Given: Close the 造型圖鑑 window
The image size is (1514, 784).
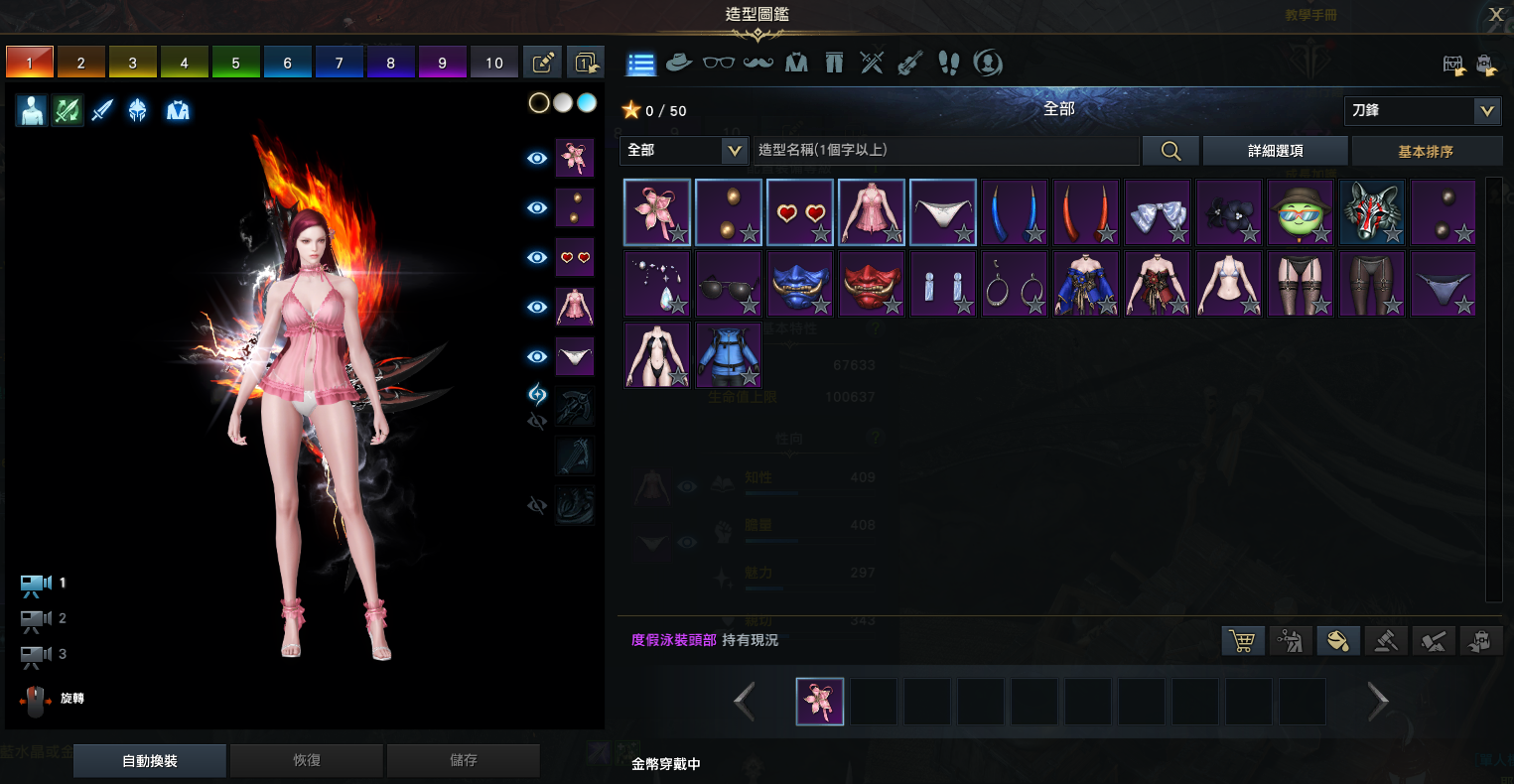Looking at the screenshot, I should click(x=1496, y=14).
